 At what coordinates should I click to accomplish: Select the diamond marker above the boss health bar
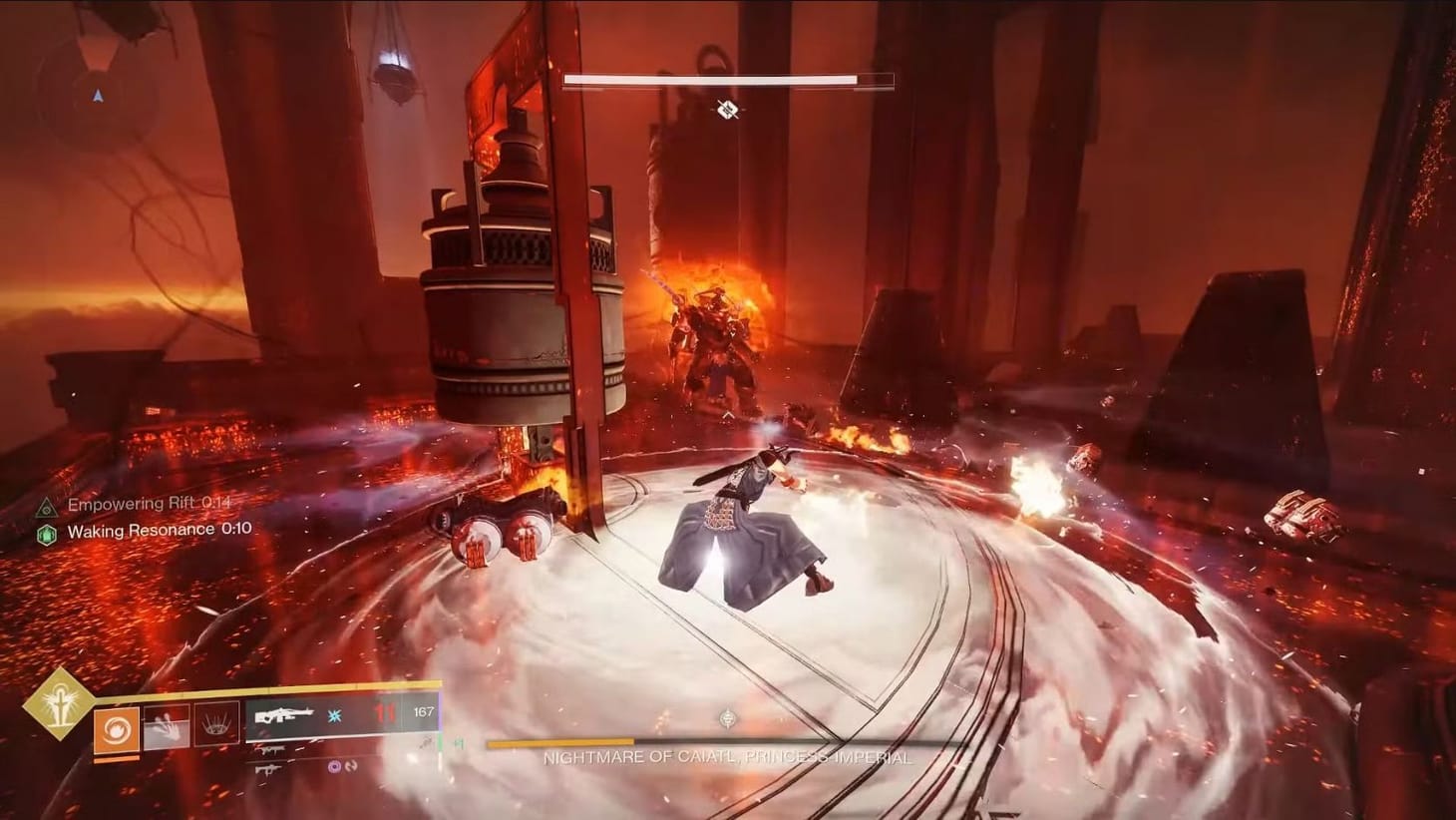(725, 110)
